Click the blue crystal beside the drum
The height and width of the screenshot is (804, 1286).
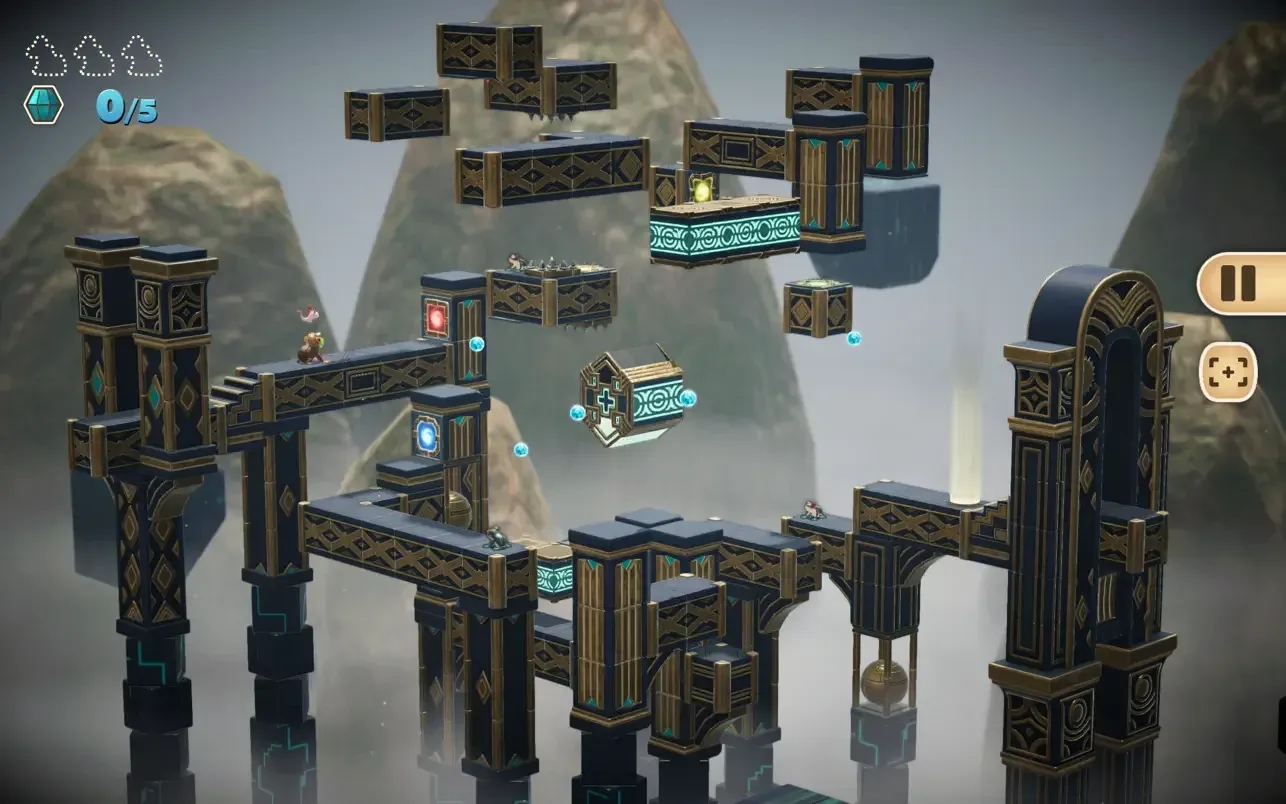(x=686, y=399)
